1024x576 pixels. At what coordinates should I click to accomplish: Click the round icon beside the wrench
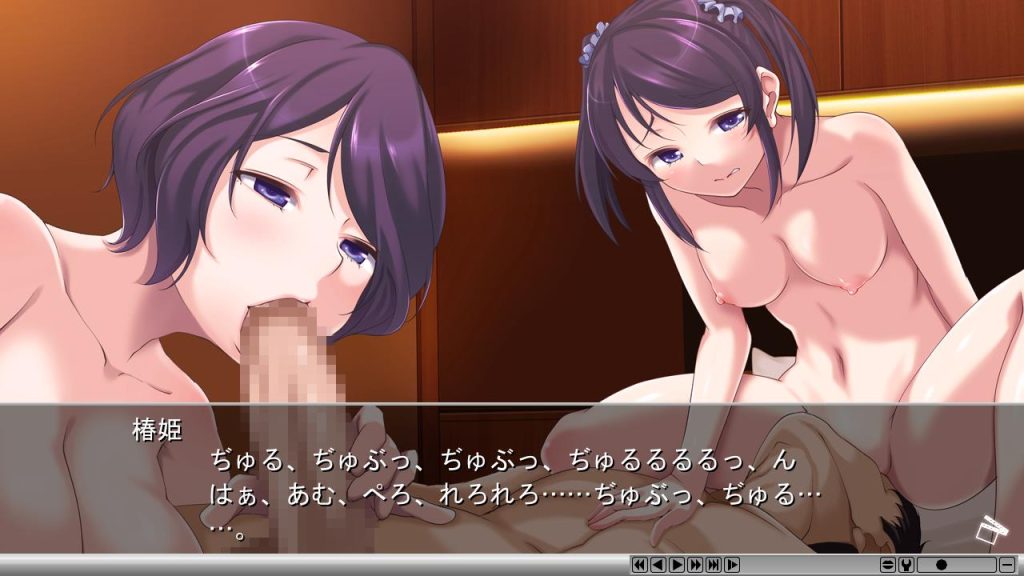pos(888,565)
